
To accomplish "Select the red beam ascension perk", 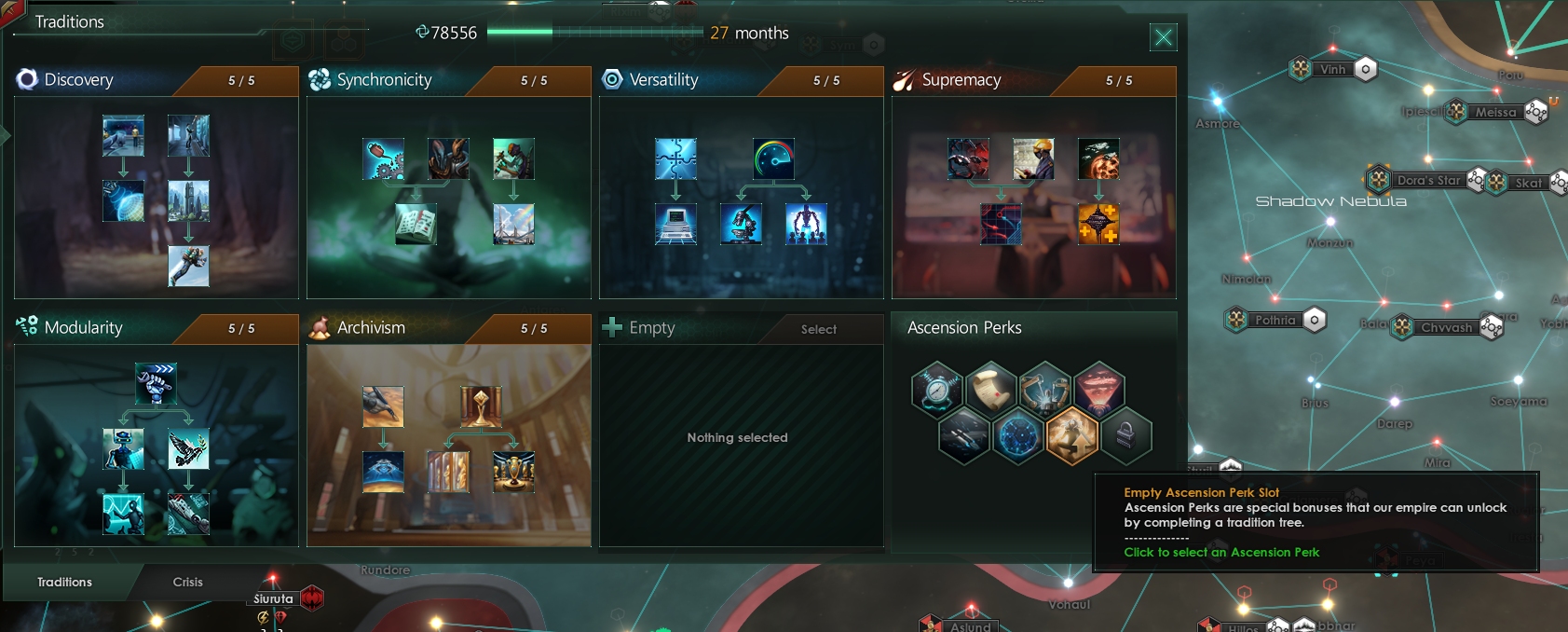I will point(1099,389).
